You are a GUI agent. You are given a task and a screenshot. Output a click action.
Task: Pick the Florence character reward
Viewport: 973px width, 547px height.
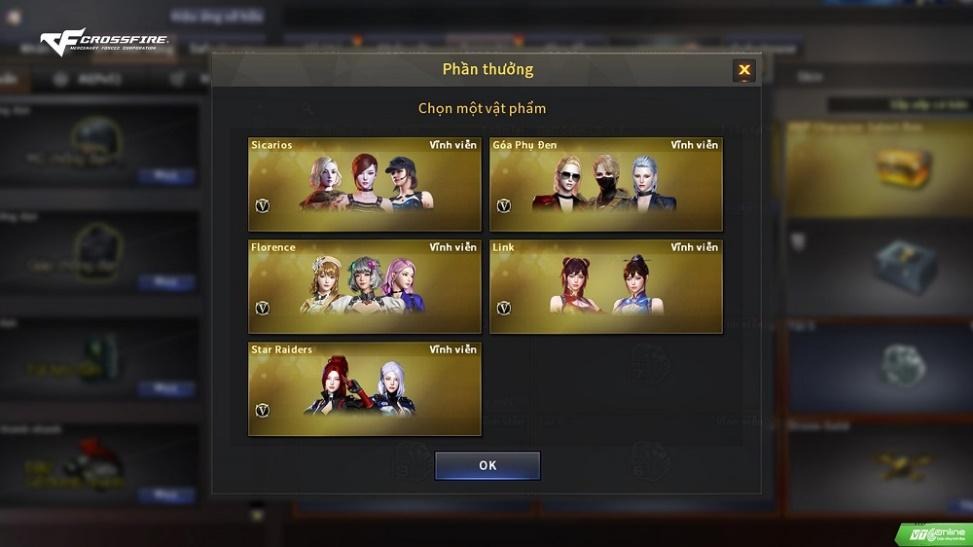(x=364, y=286)
